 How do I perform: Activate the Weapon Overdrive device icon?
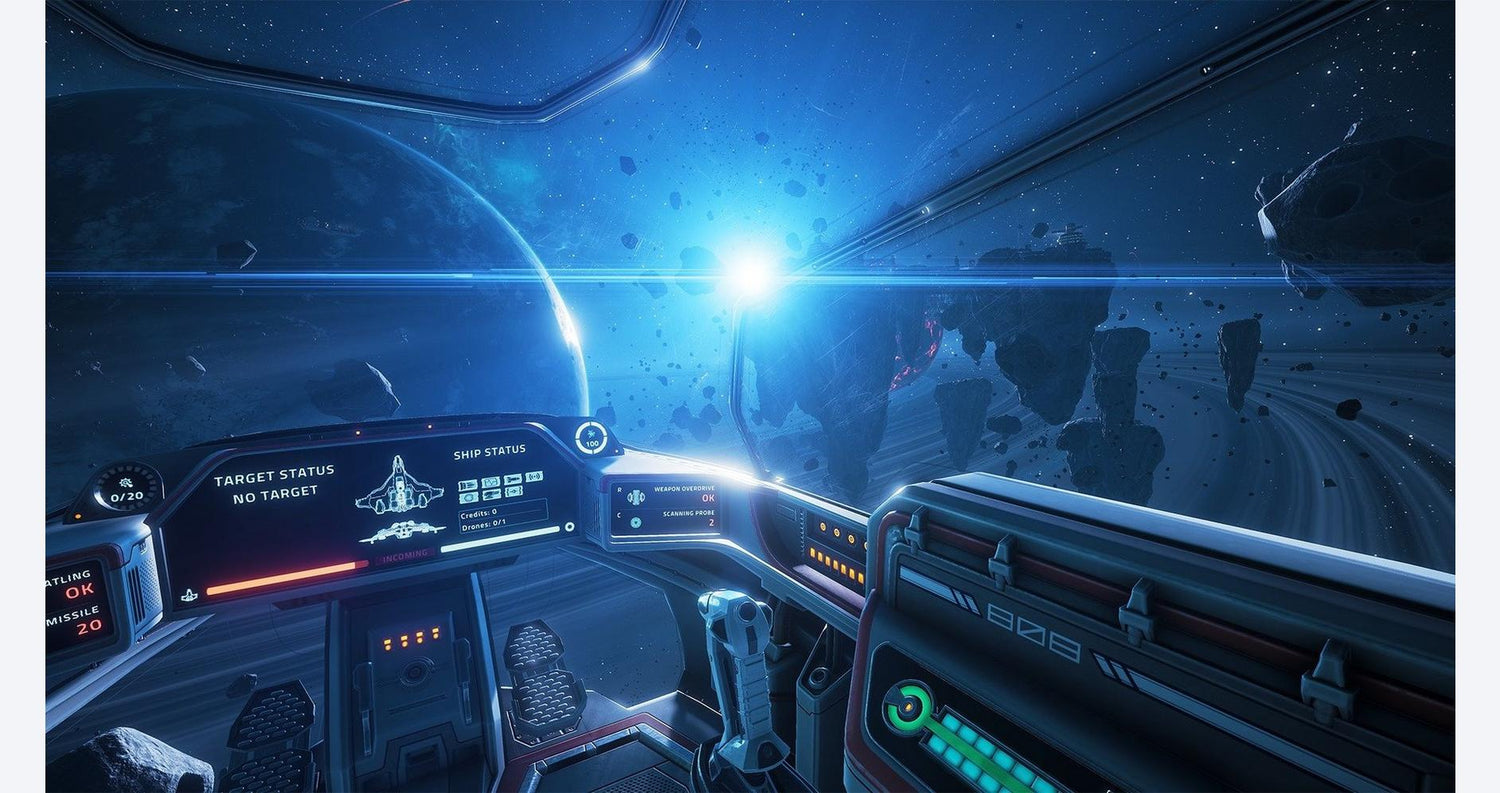coord(636,497)
